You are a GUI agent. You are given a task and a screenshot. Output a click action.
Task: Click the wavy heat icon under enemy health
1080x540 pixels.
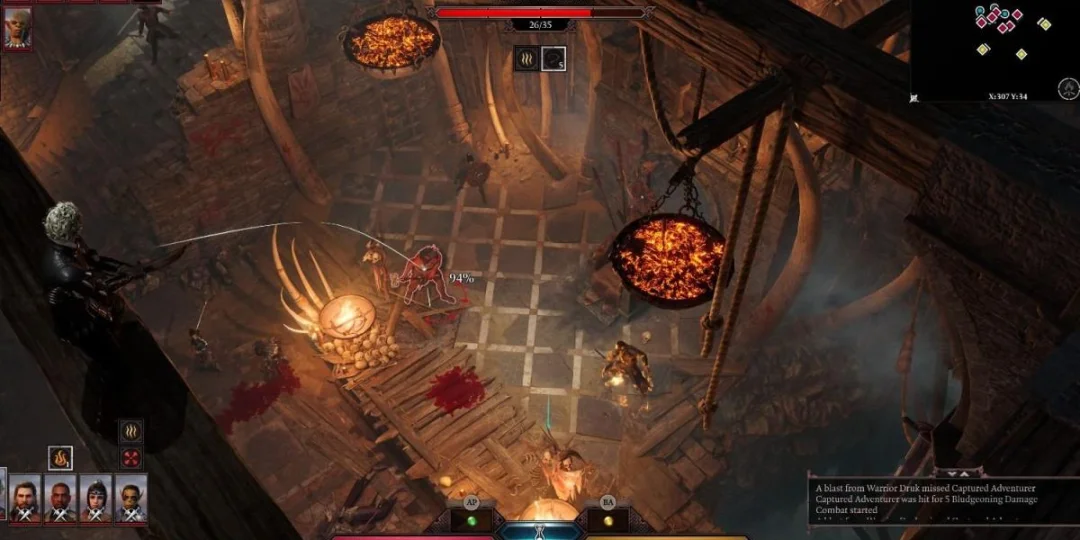(527, 58)
